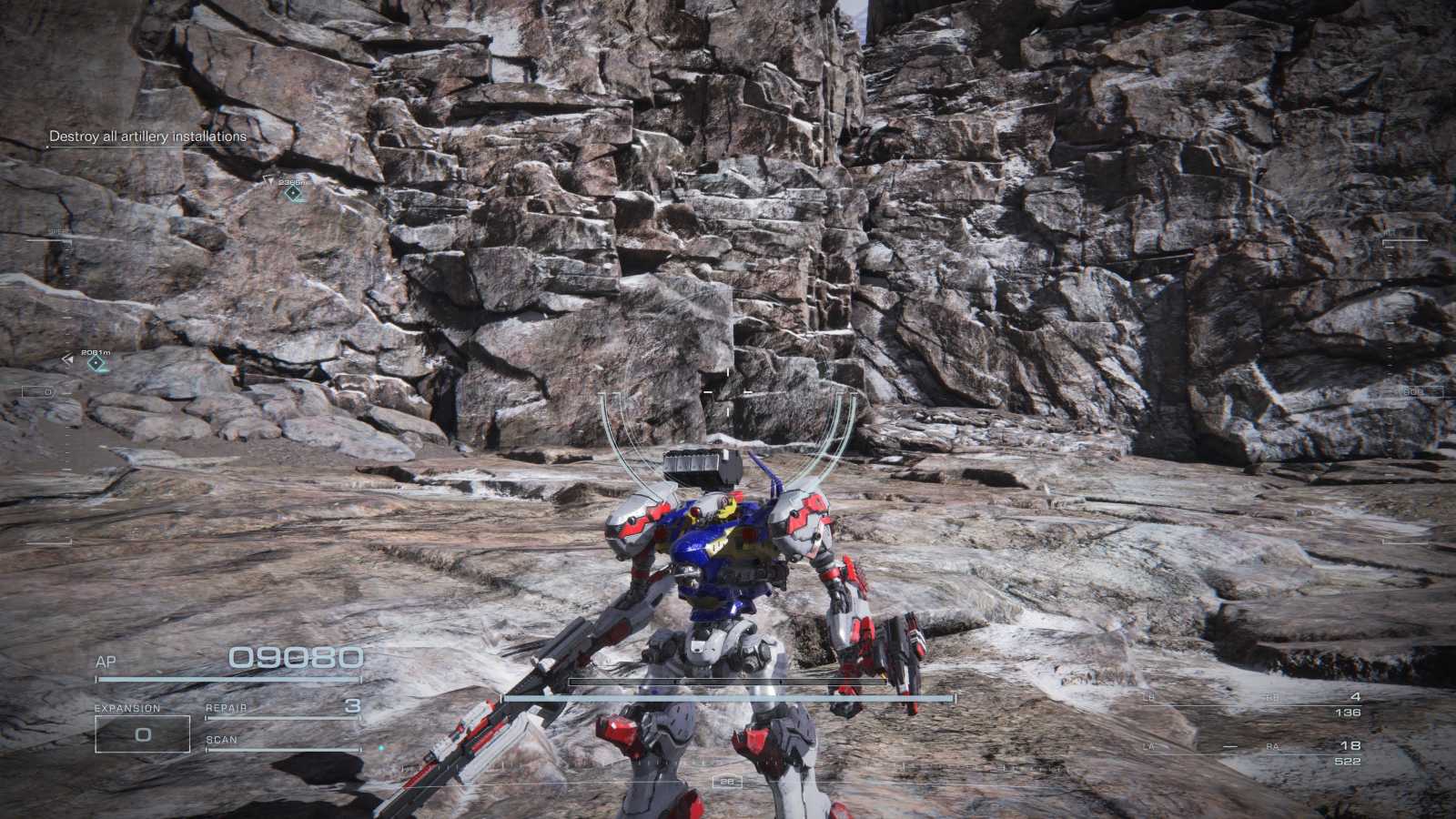The image size is (1456, 819).
Task: Click the diamond waypoint marker at 2081m
Action: (x=95, y=364)
